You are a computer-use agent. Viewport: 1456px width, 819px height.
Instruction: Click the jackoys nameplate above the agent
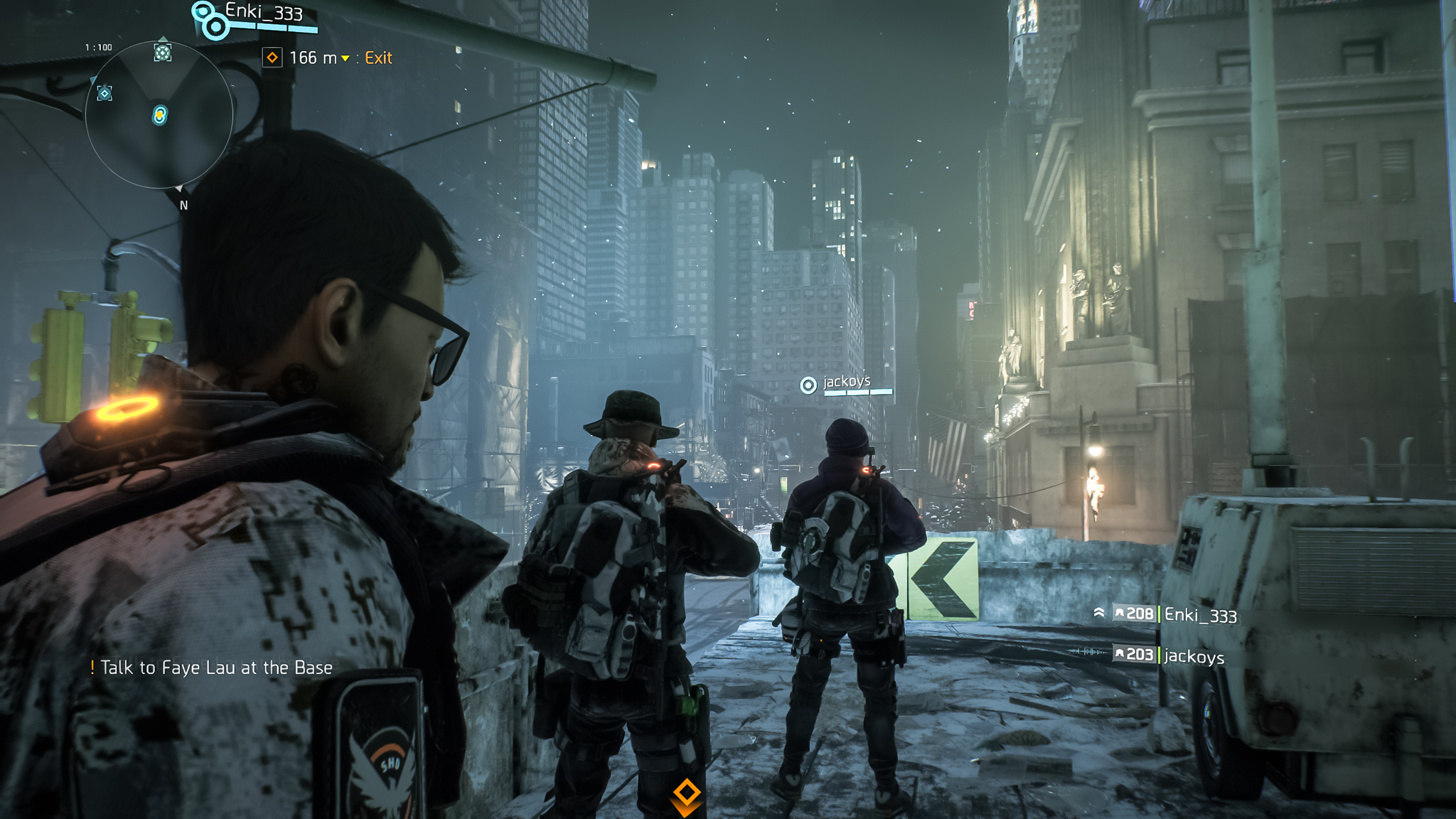846,382
